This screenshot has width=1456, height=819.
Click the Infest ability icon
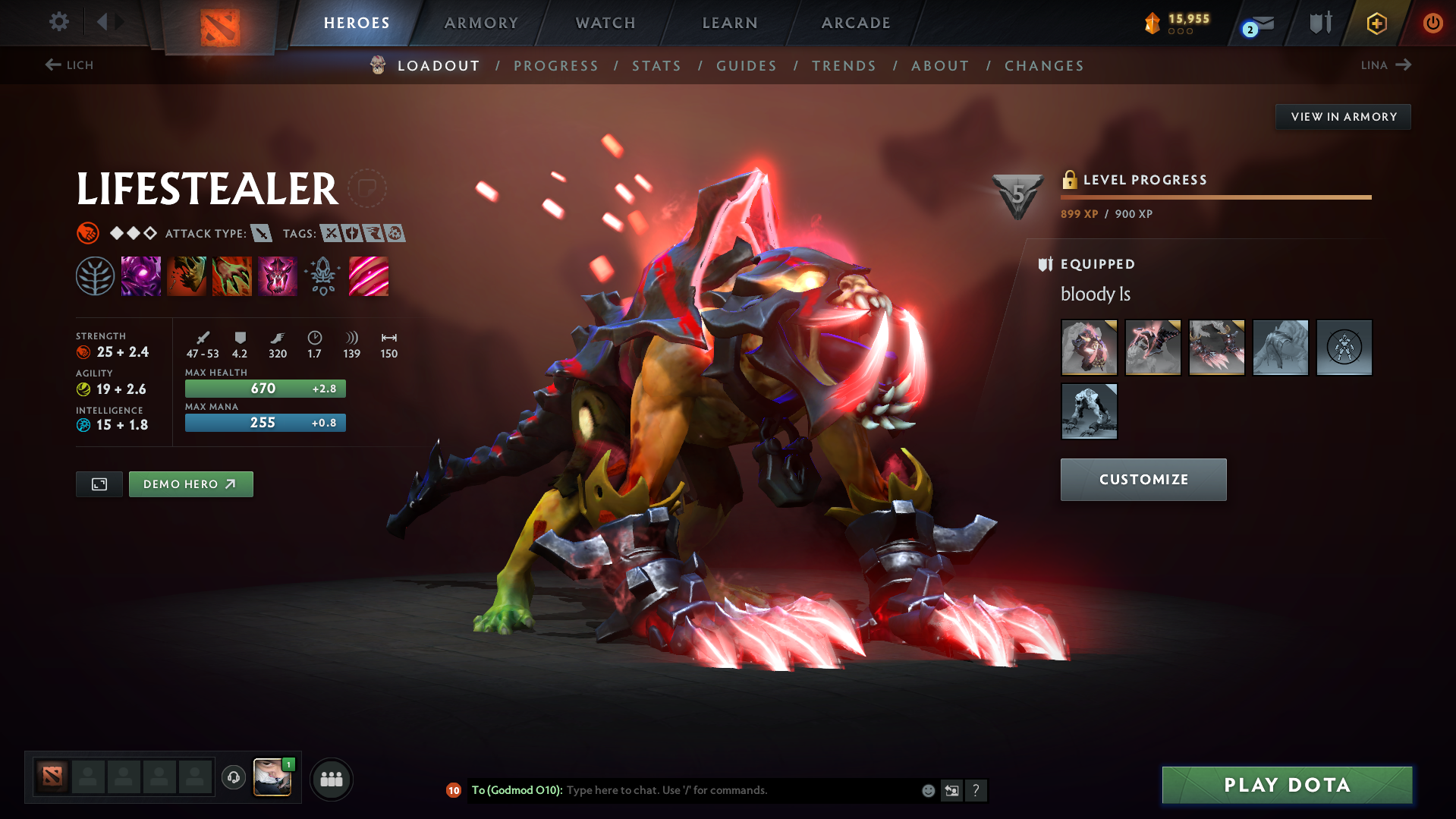tap(278, 276)
